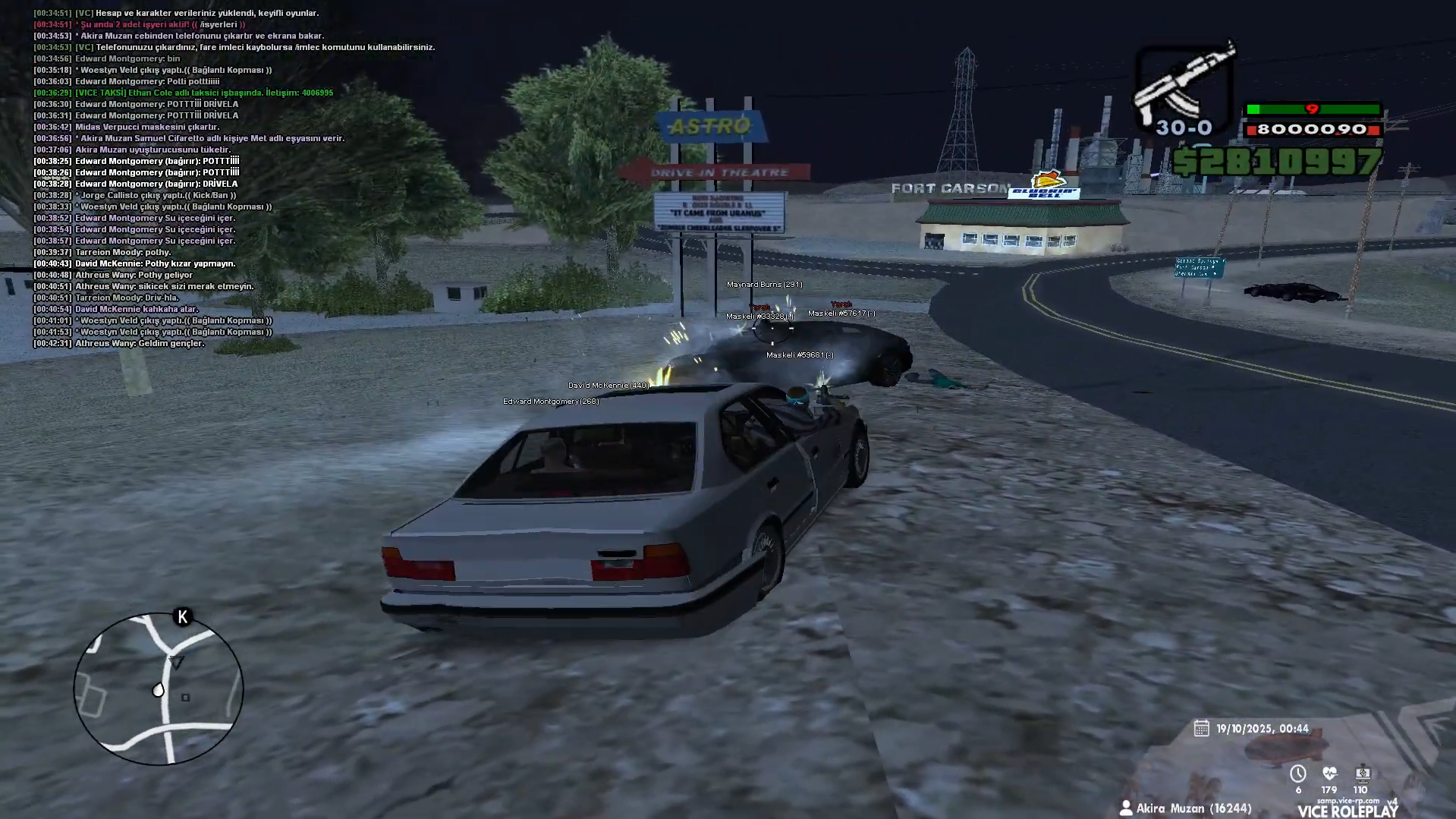Viewport: 1456px width, 819px height.
Task: Open the circular minimap
Action: pos(159,688)
